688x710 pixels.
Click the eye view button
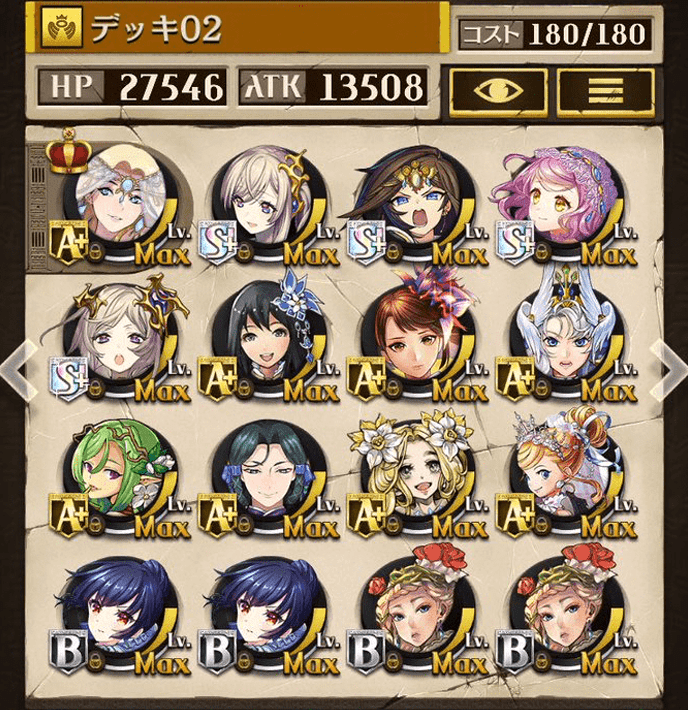(497, 90)
